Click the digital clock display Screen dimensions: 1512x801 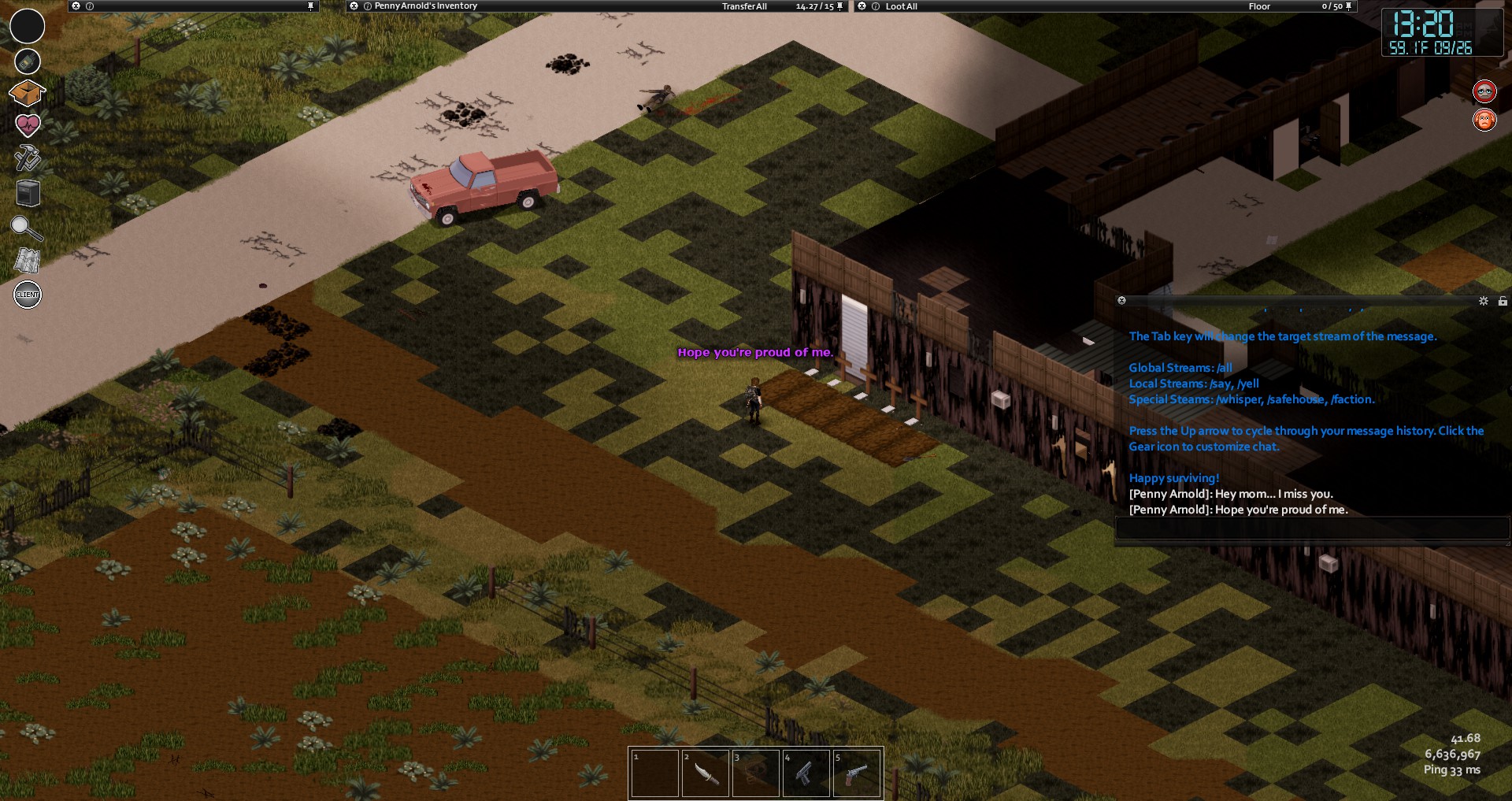pos(1429,32)
